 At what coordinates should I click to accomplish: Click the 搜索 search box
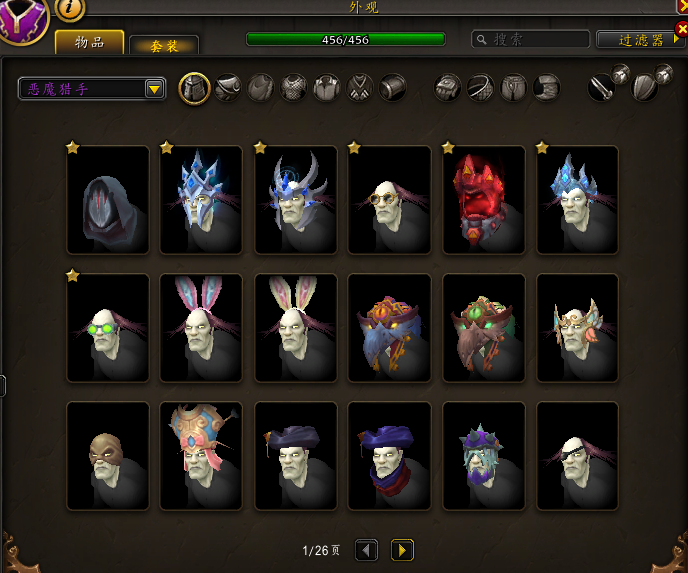tap(530, 40)
